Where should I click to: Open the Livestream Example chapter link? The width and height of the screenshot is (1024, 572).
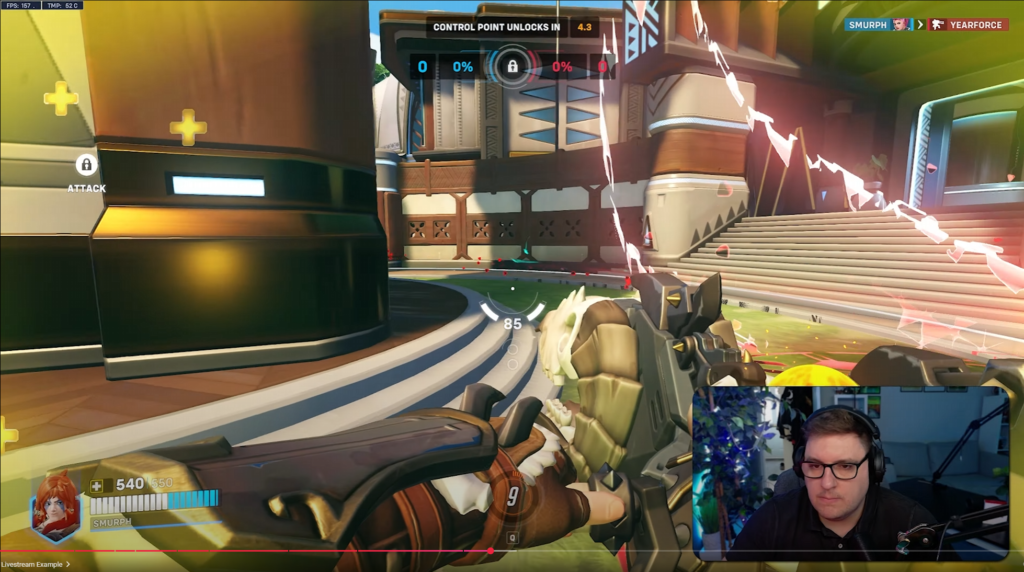(x=35, y=564)
